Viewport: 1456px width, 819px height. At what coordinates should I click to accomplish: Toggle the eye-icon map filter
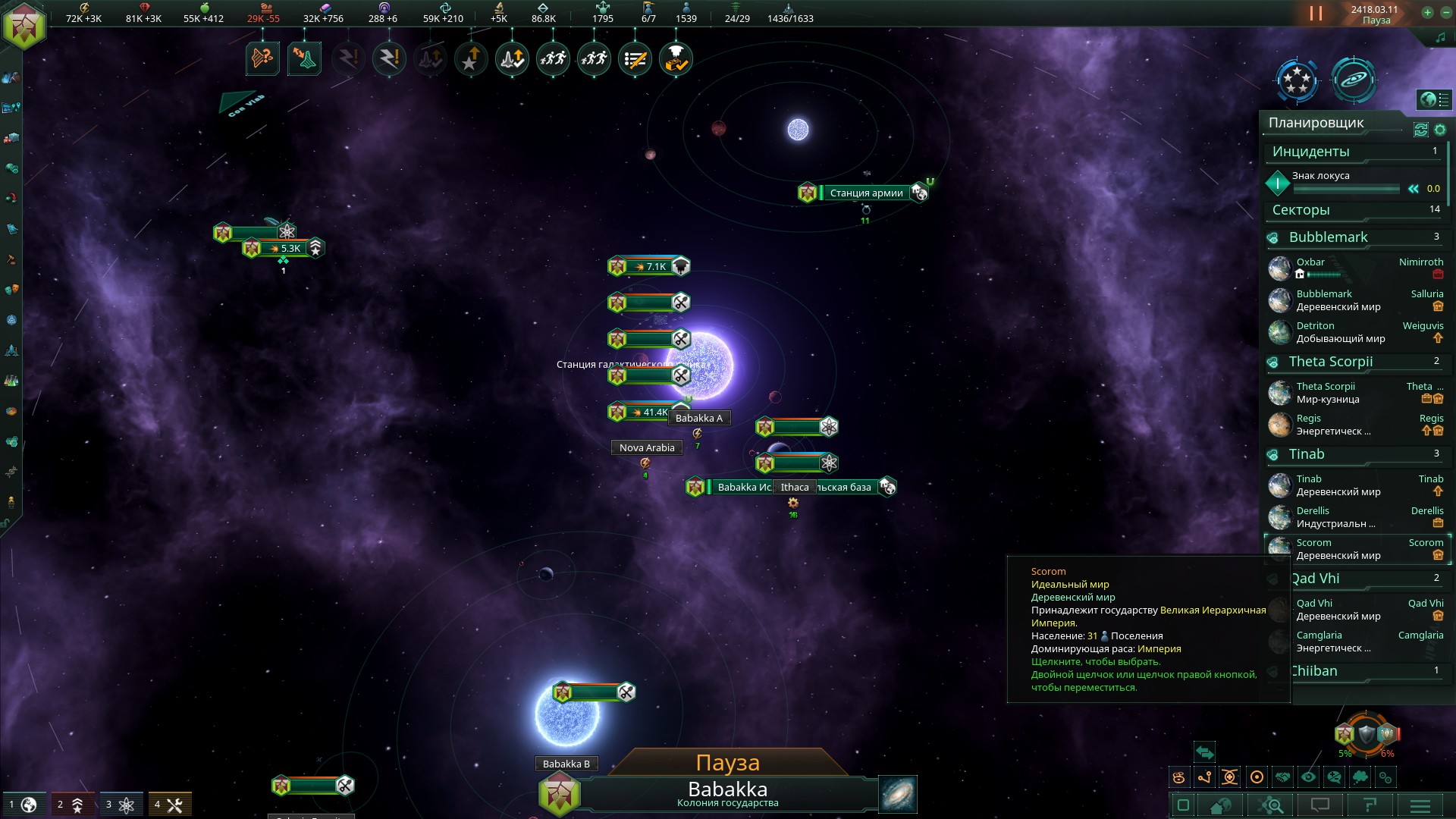click(x=1308, y=777)
